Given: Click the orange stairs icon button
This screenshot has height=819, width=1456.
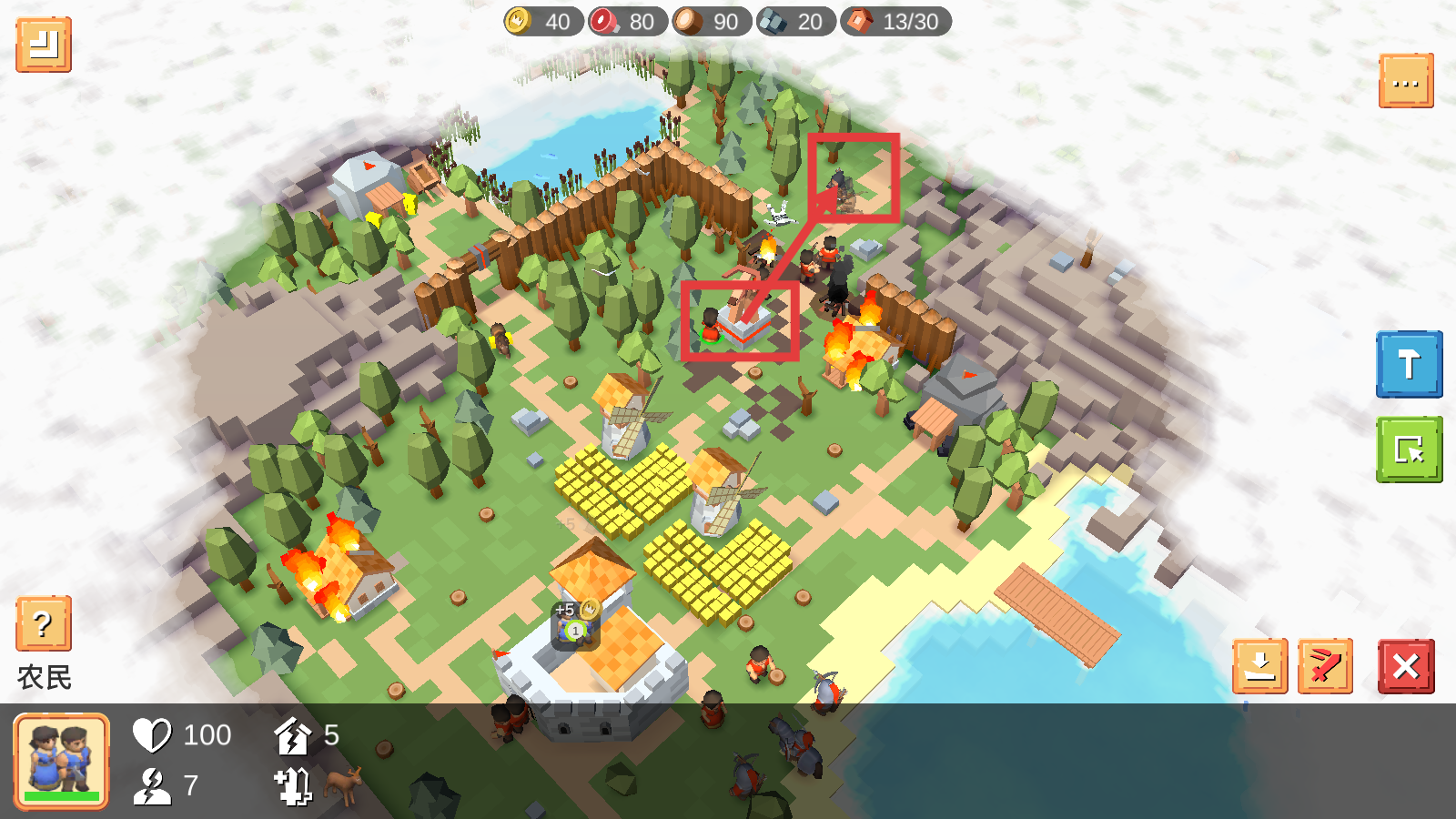Looking at the screenshot, I should tap(44, 45).
